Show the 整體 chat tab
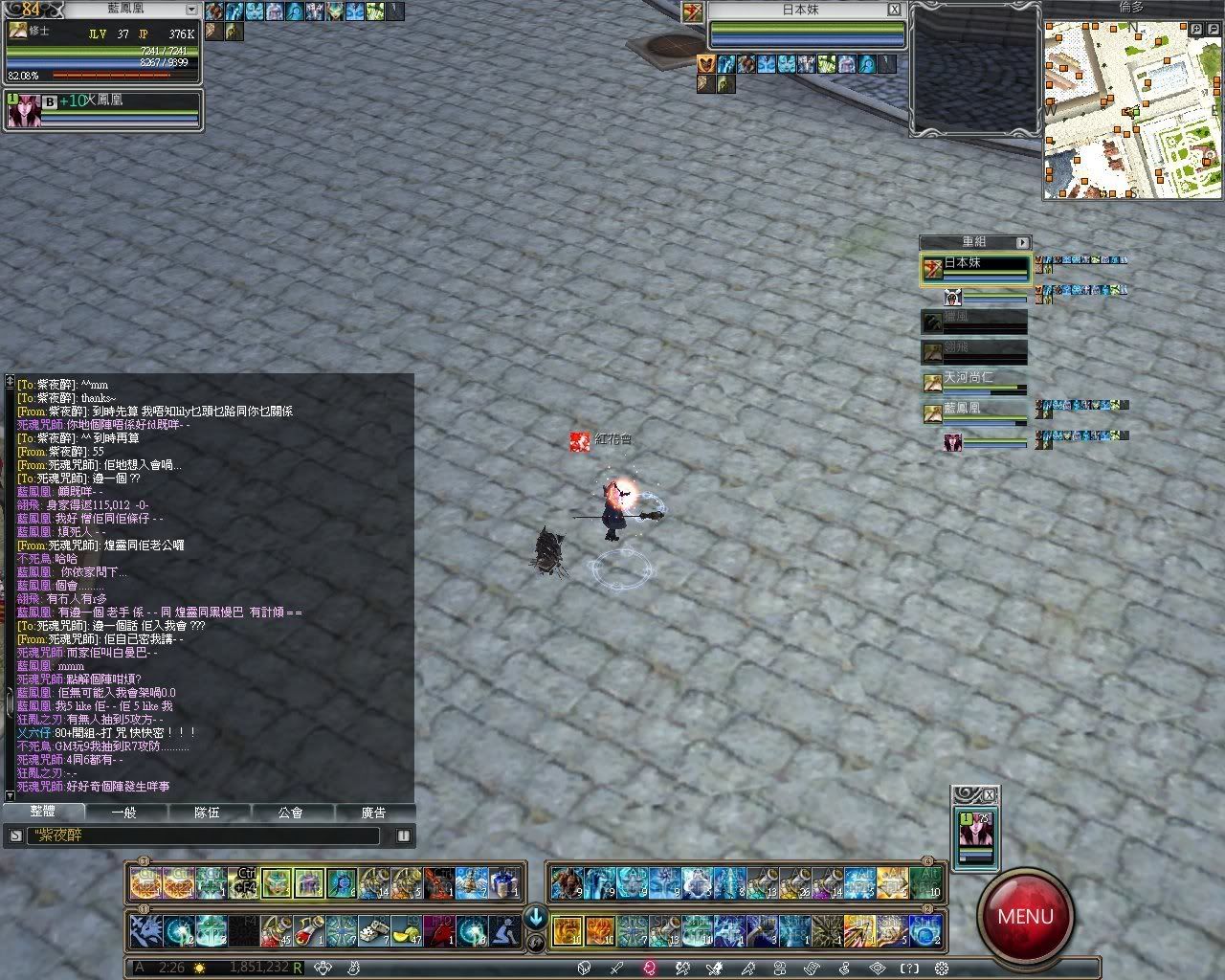 43,813
